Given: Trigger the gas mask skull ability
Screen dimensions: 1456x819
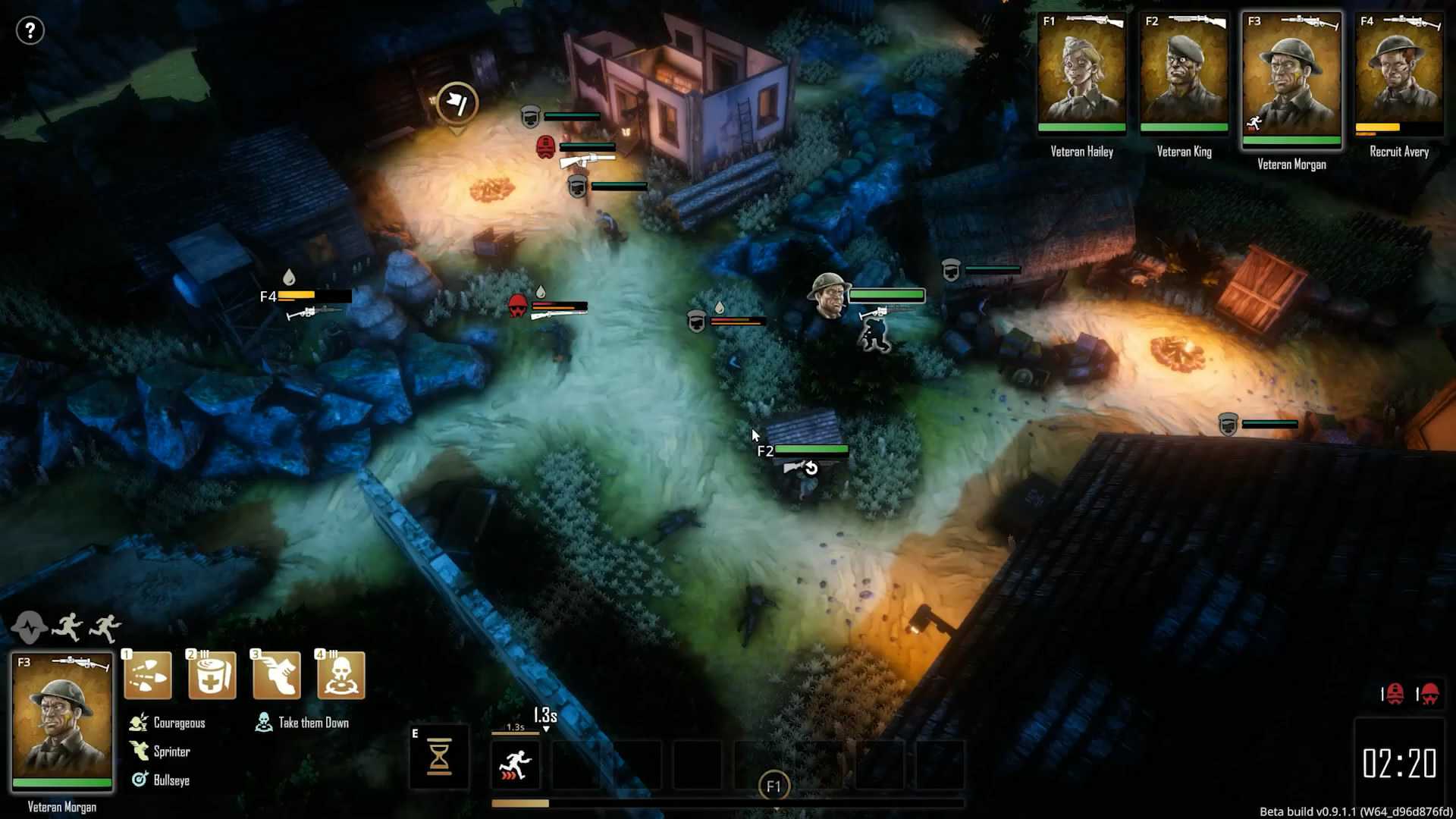Looking at the screenshot, I should 340,675.
